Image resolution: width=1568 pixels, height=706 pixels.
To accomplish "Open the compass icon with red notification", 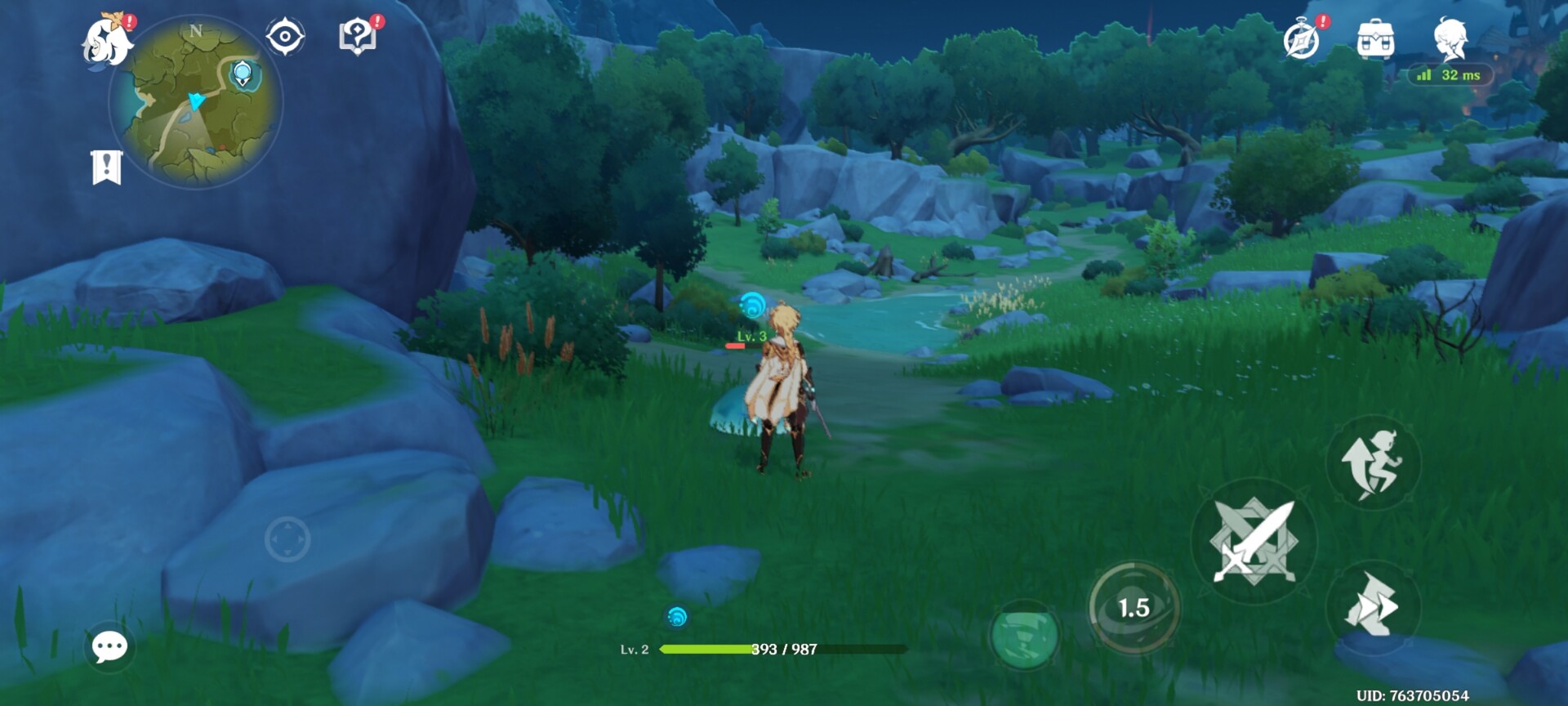I will click(x=1301, y=39).
